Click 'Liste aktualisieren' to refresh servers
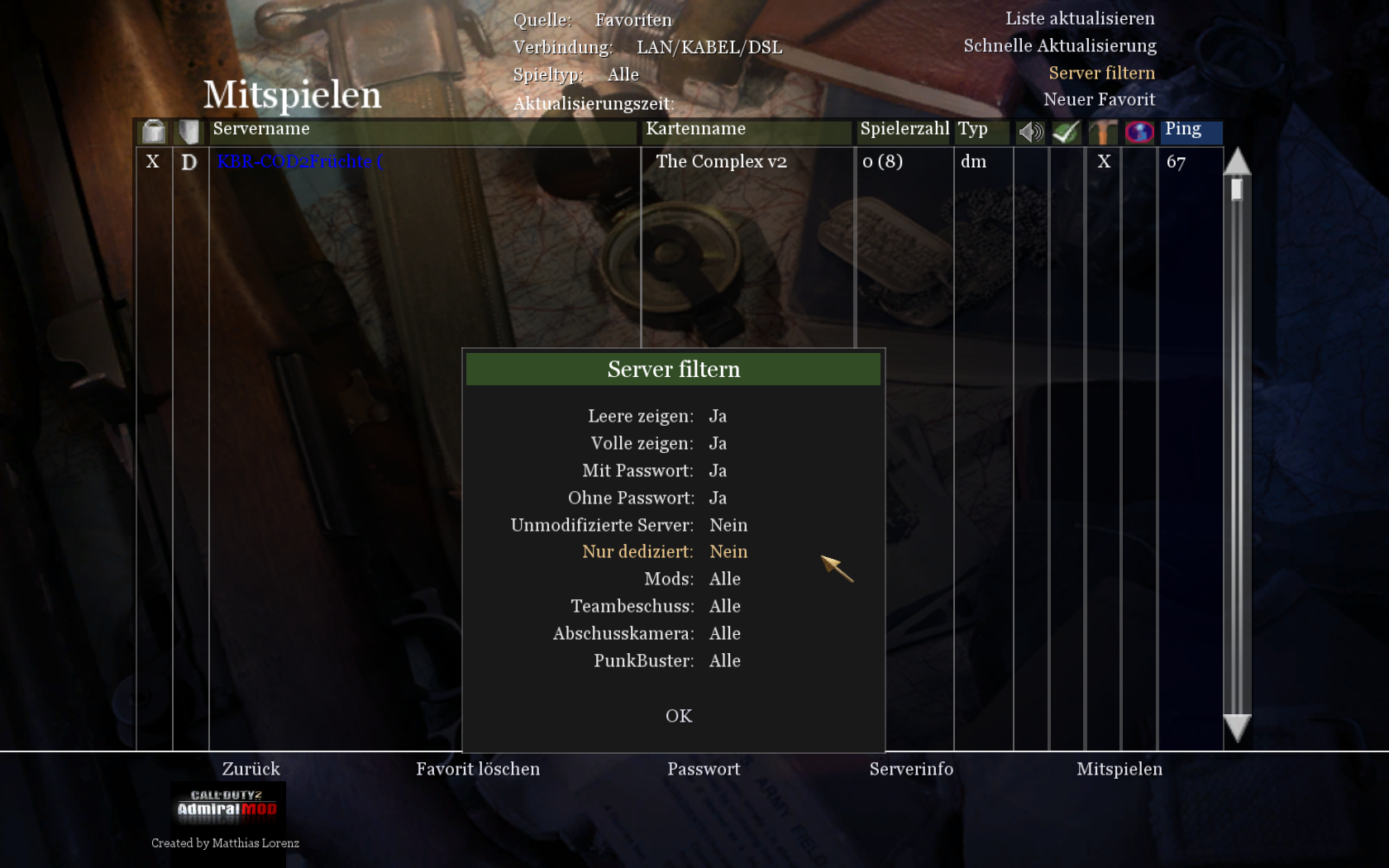Screen dimensions: 1389x868 (1080, 18)
